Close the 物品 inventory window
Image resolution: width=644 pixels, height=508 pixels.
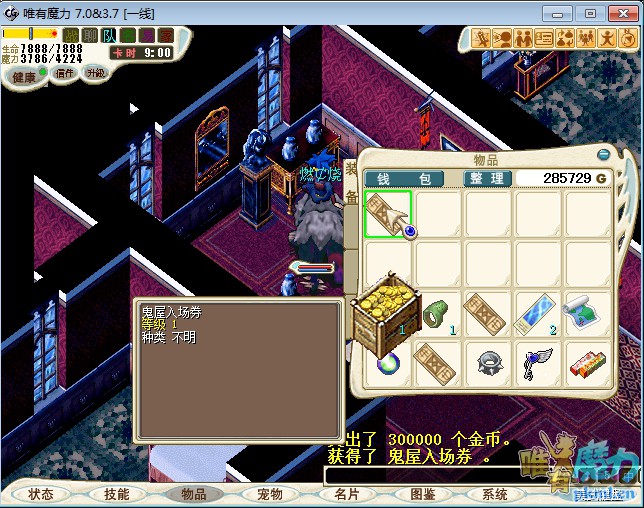[x=603, y=155]
